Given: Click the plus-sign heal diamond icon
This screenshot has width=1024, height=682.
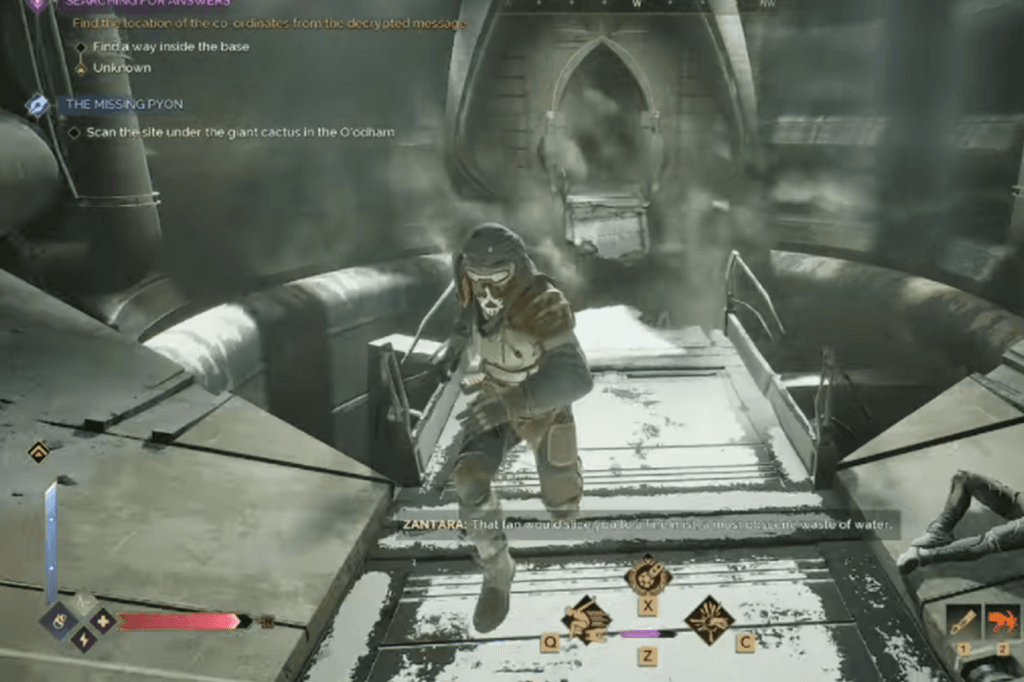Looking at the screenshot, I should pyautogui.click(x=103, y=620).
